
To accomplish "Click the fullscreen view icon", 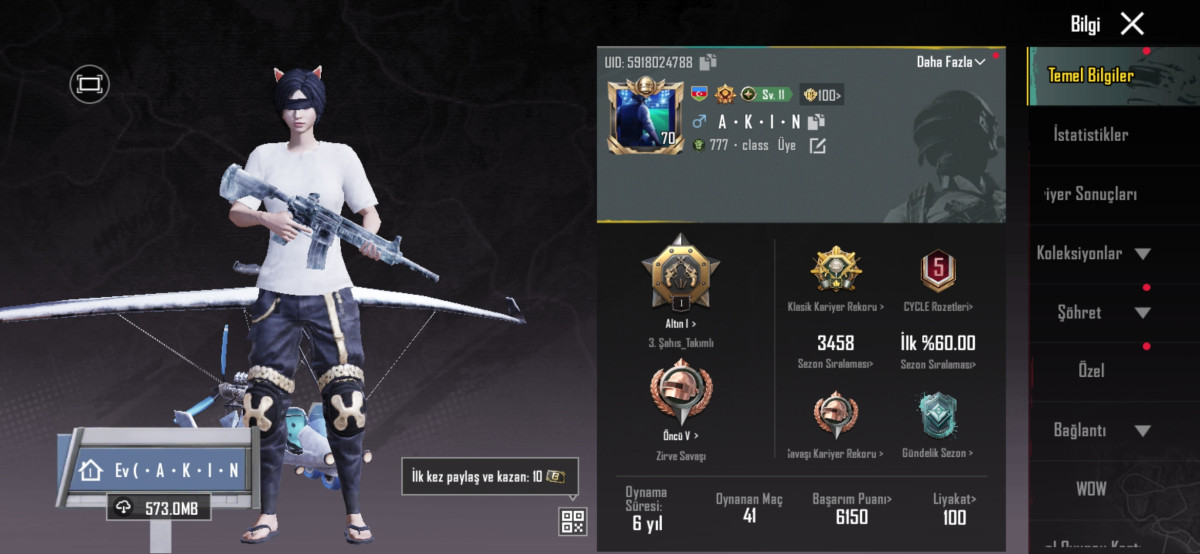I will [x=89, y=84].
